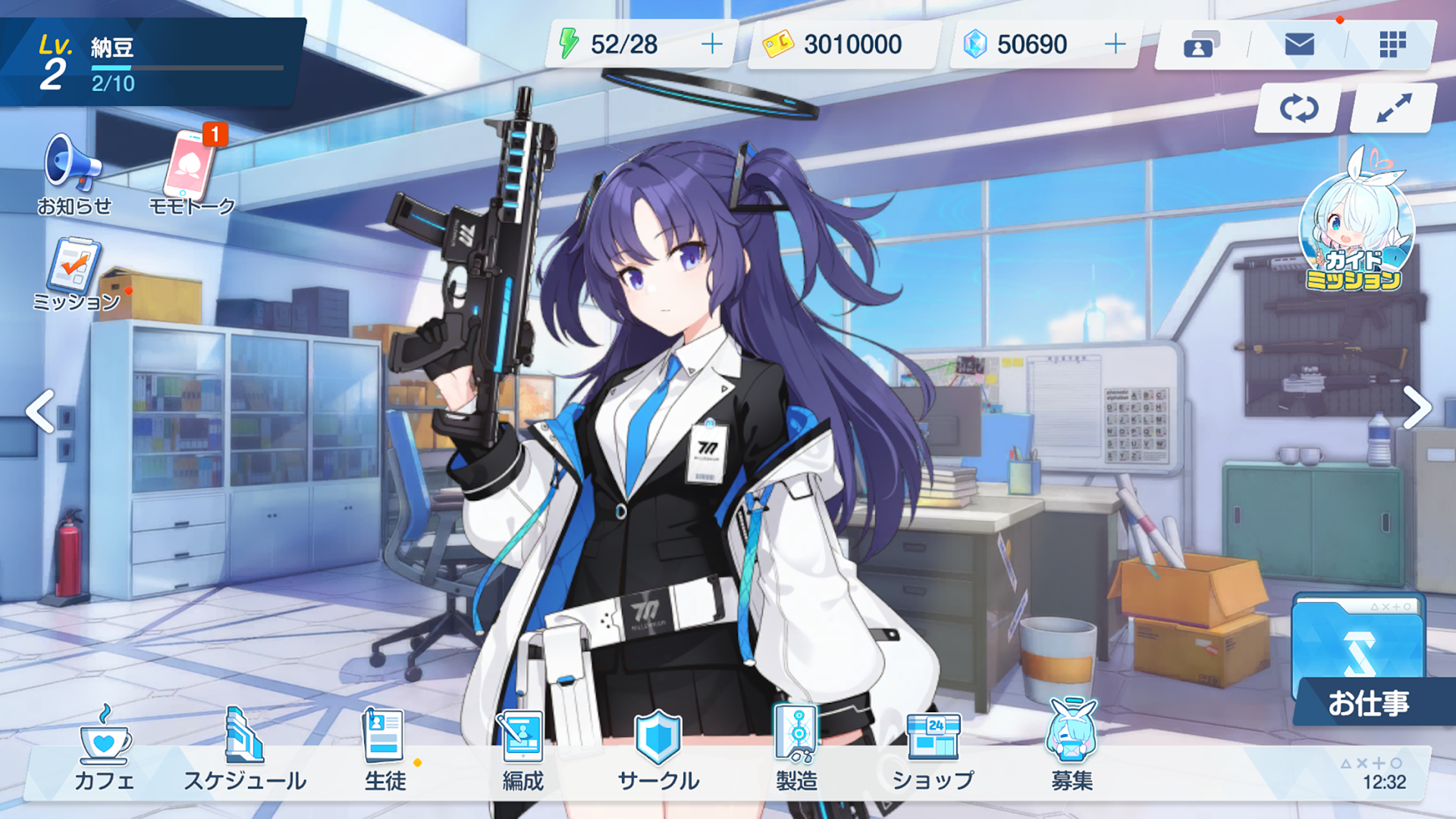Screen dimensions: 1456x819
Task: Open the mail inbox icon
Action: [x=1298, y=45]
